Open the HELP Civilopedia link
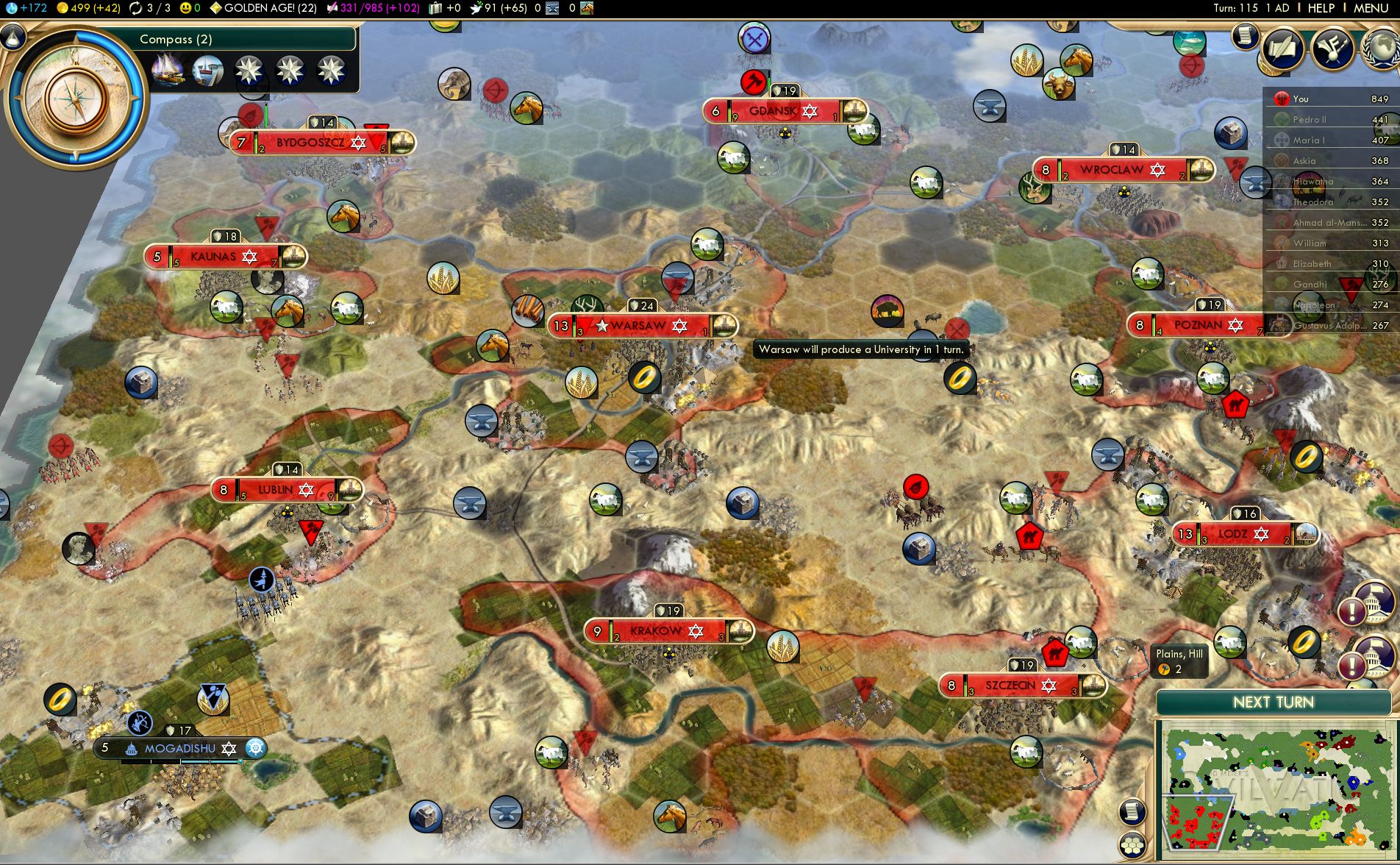The width and height of the screenshot is (1400, 865). 1321,8
